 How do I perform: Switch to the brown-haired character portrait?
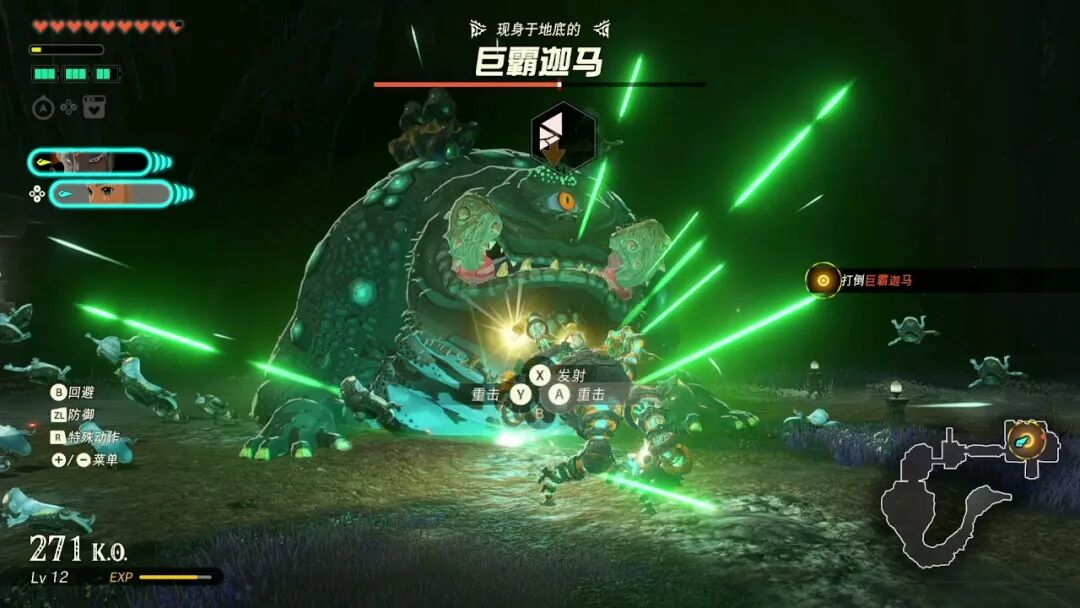pos(111,193)
